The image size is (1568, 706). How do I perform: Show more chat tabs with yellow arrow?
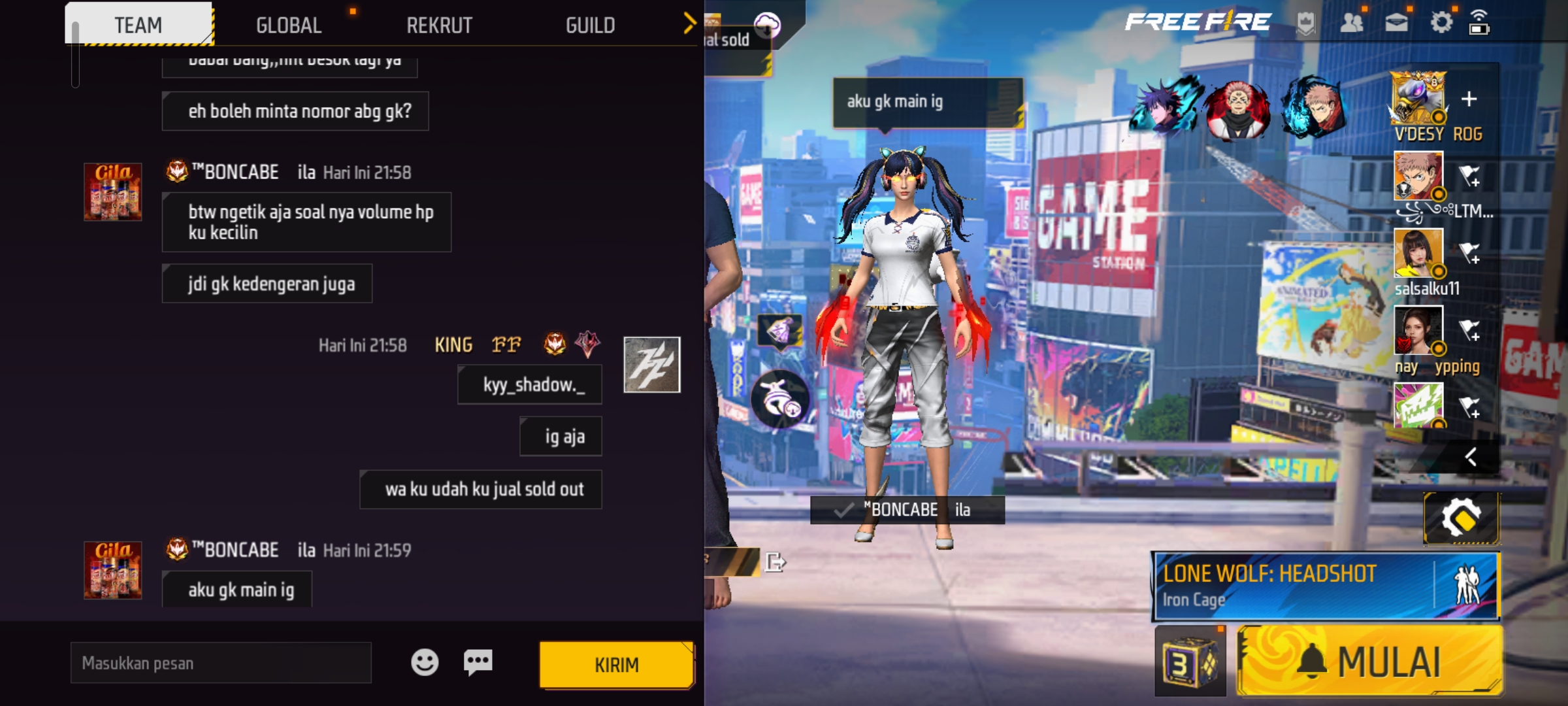coord(689,24)
